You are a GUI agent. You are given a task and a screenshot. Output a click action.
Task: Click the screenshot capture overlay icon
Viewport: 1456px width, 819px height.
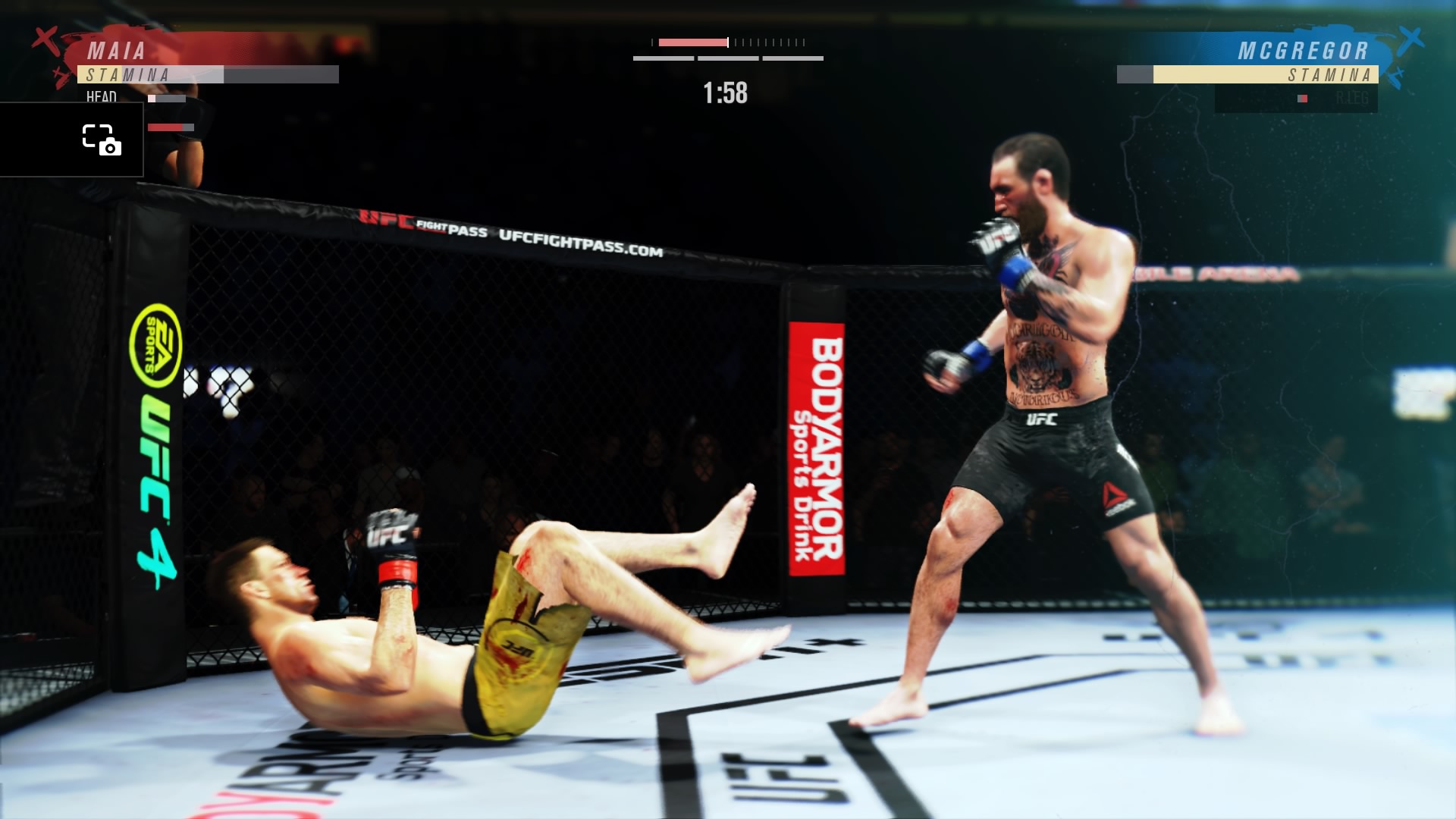(102, 140)
